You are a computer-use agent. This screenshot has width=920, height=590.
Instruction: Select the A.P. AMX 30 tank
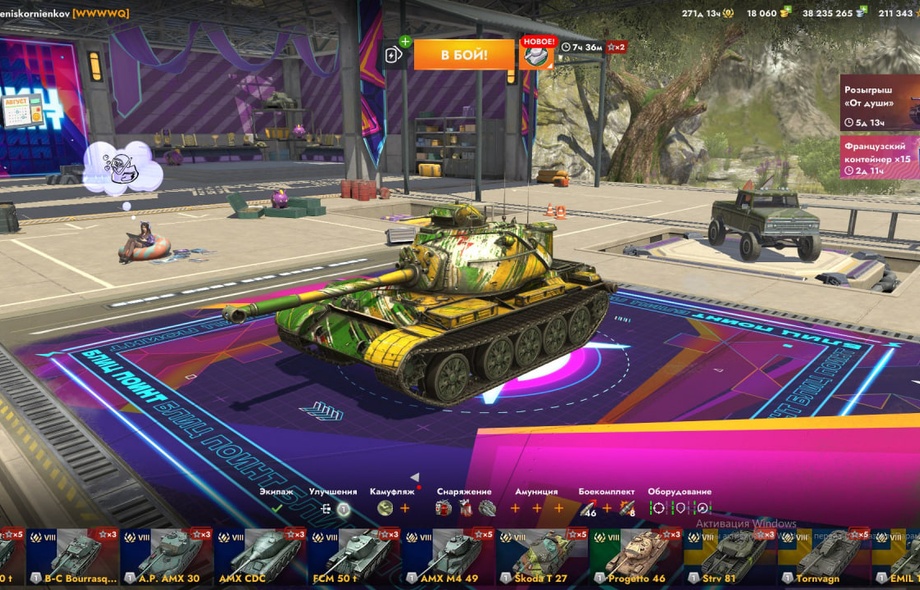click(166, 557)
